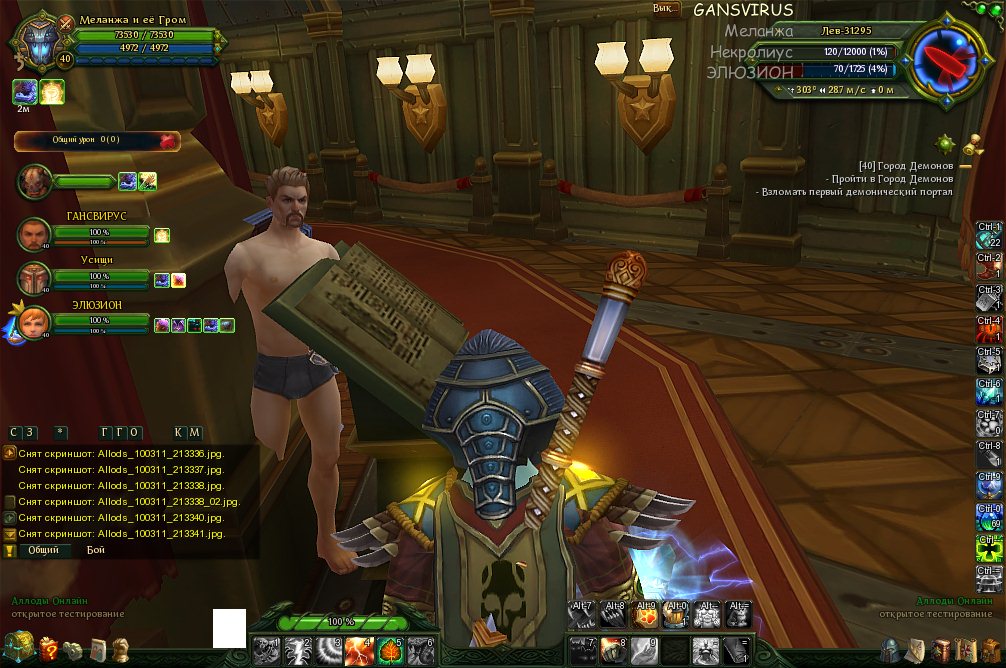
Task: Use the fist ability in slot 8
Action: pos(613,650)
